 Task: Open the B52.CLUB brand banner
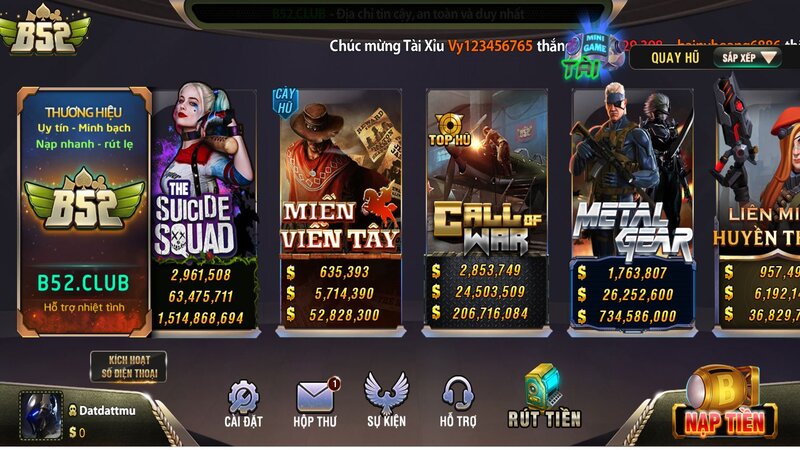coord(84,210)
